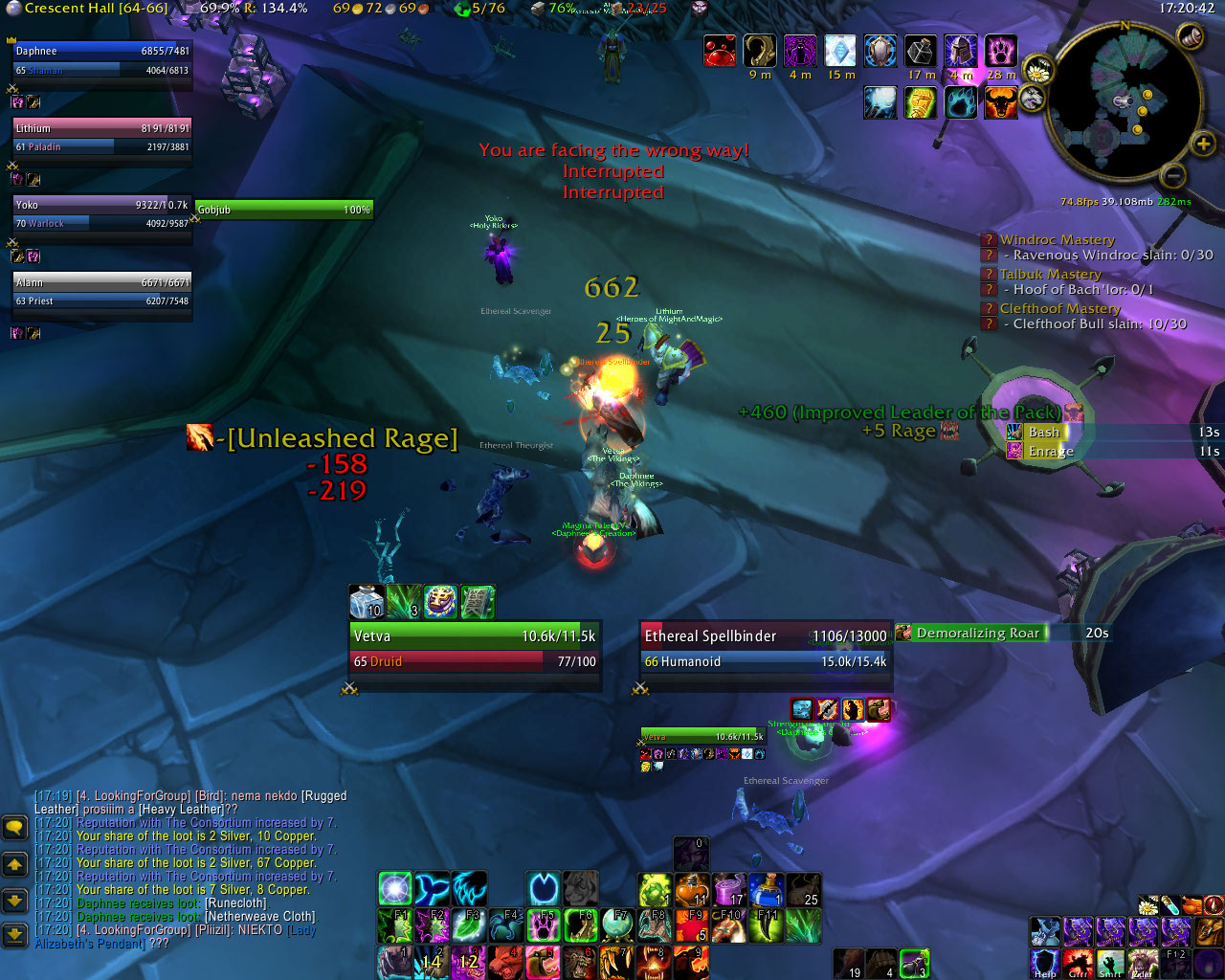Viewport: 1225px width, 980px height.
Task: Click the Windroc Mastery quest tracker entry
Action: (x=1057, y=240)
